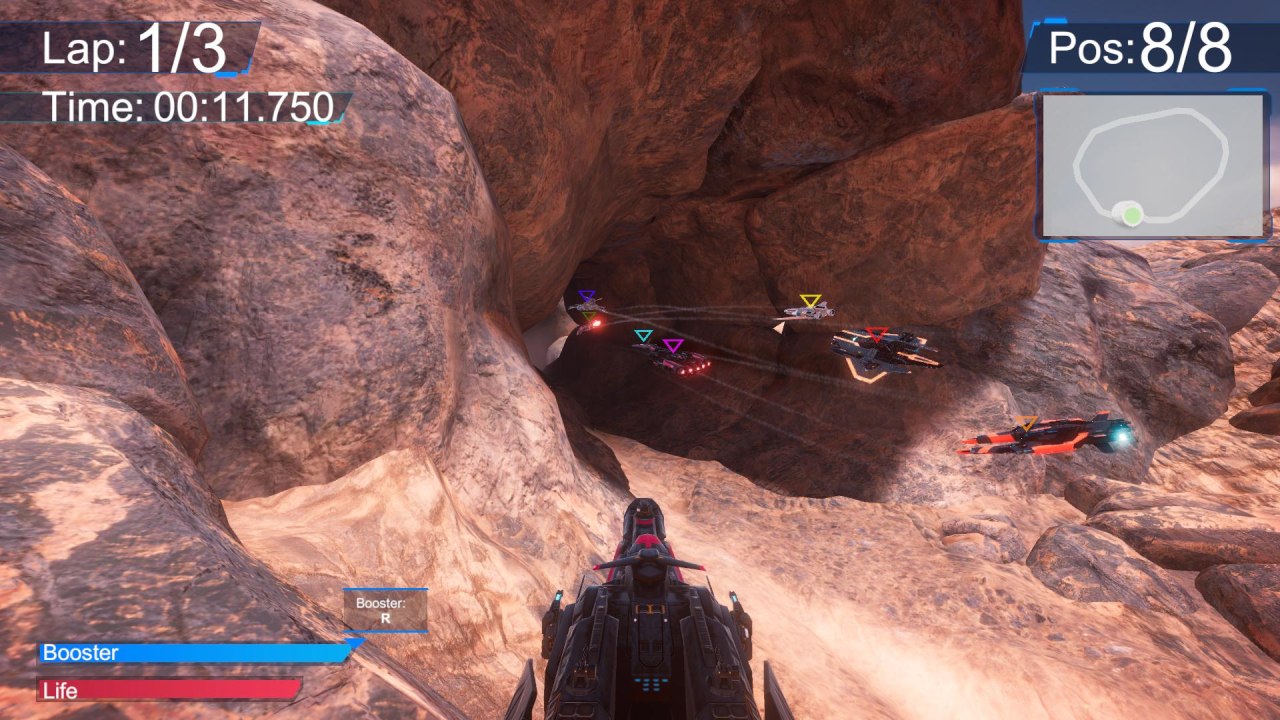
Task: Select the purple triangle marker near the cave entrance
Action: pyautogui.click(x=587, y=294)
